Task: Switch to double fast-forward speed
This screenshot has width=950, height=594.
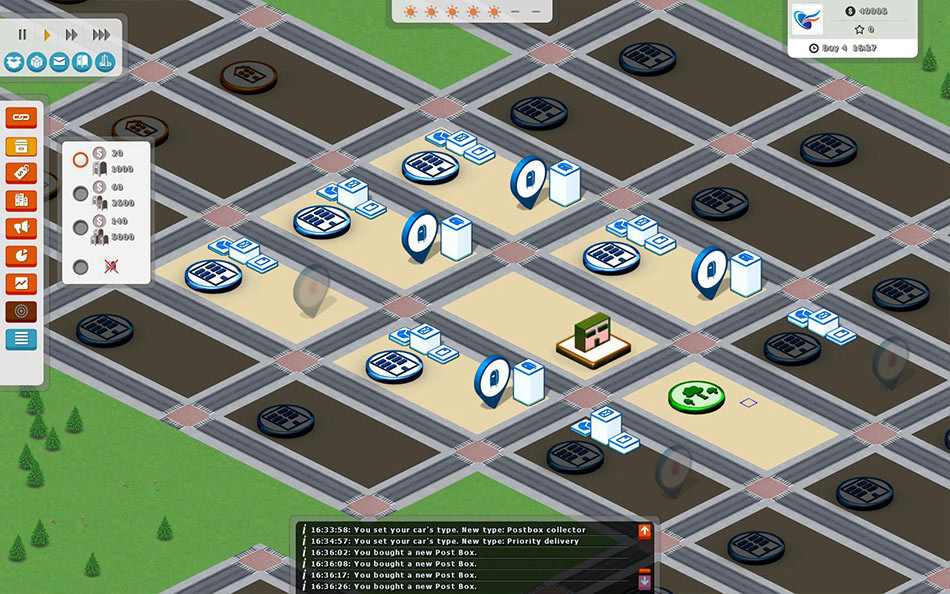Action: pyautogui.click(x=72, y=35)
